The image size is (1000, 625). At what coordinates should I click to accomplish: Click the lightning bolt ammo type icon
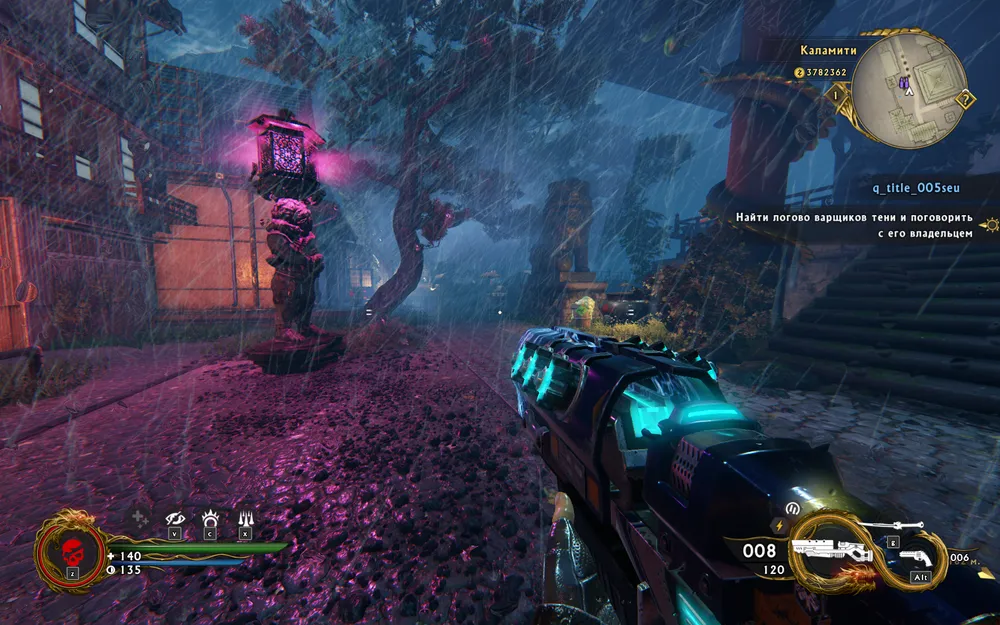pos(780,525)
